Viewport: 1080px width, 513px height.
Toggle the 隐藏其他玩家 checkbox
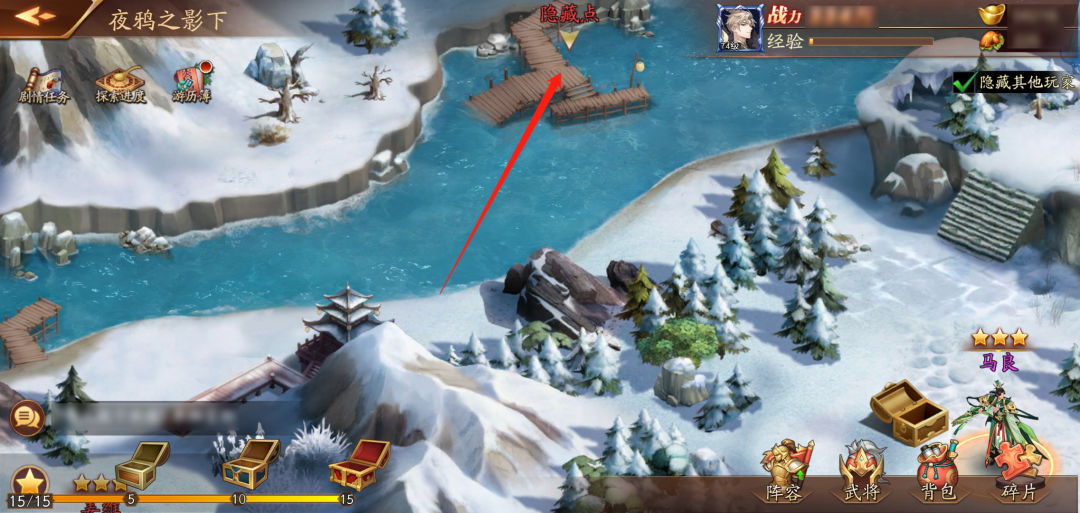[965, 82]
